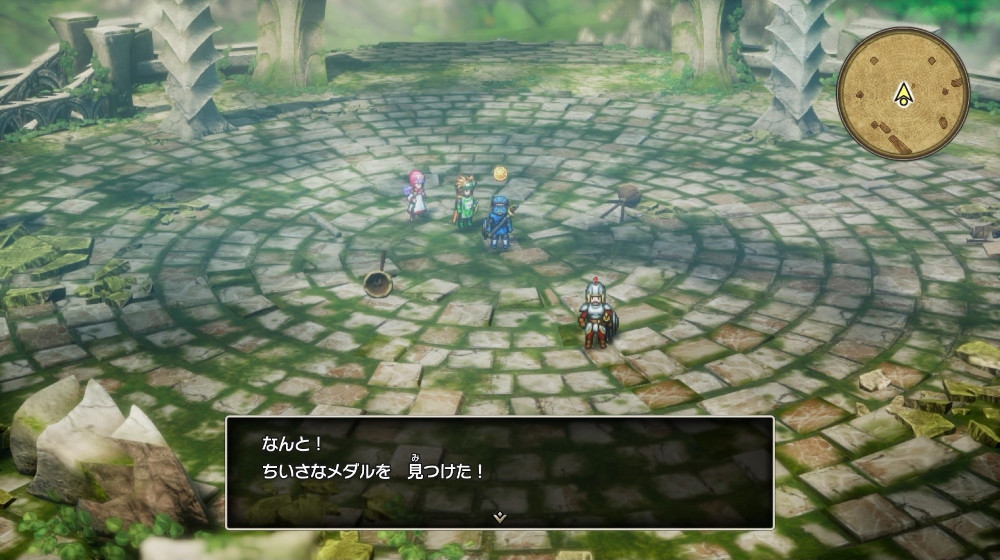Click the circular minimap
This screenshot has height=560, width=1000.
point(902,92)
